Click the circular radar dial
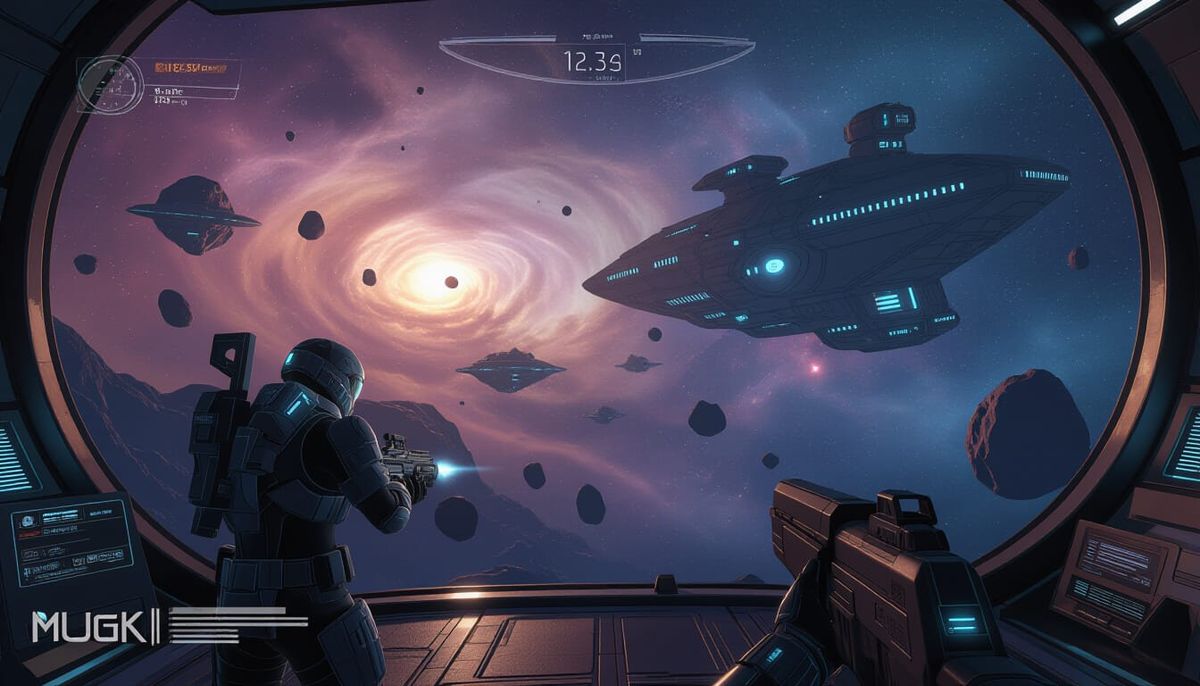This screenshot has width=1200, height=686. point(105,82)
